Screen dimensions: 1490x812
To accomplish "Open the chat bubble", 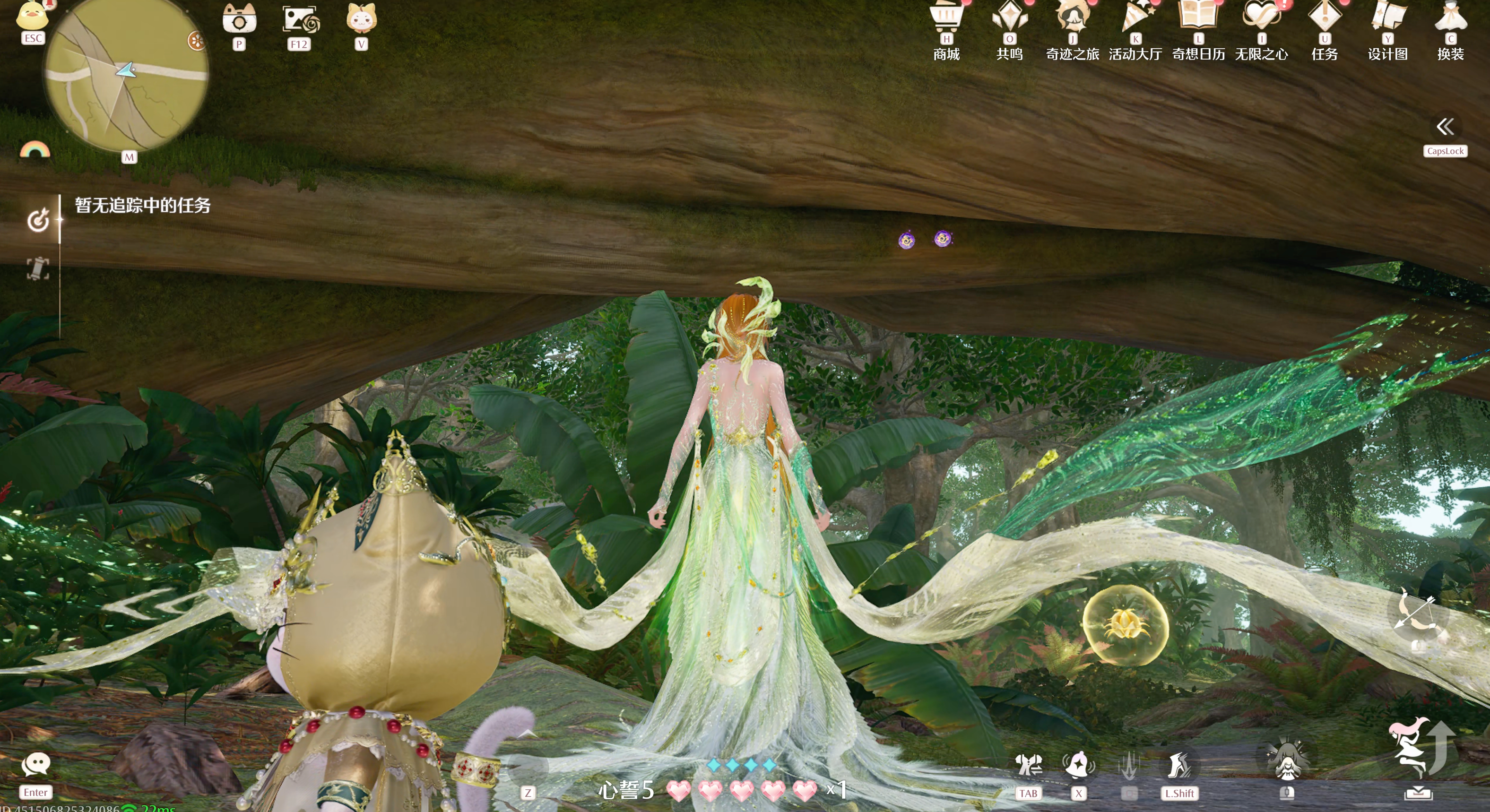I will click(x=36, y=765).
